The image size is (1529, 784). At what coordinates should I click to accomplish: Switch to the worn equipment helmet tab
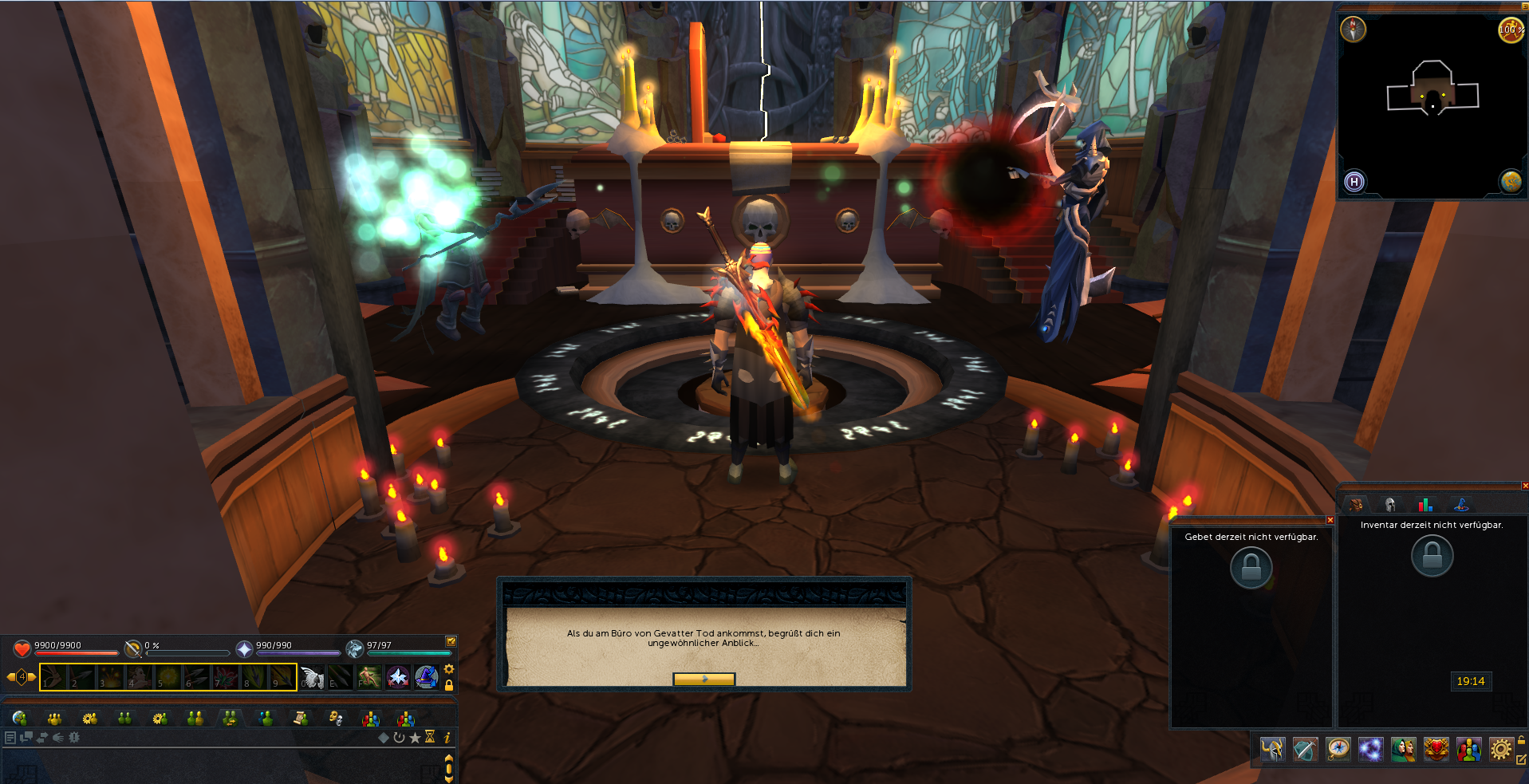[1390, 505]
